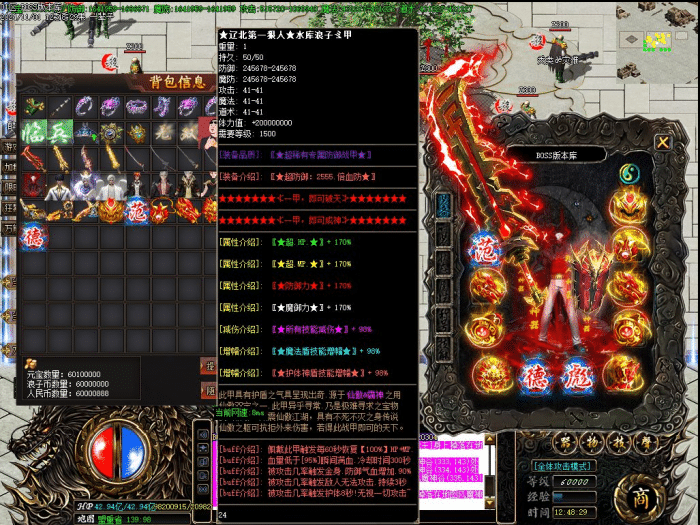Open the 技 skills menu button
This screenshot has width=700, height=525.
(619, 442)
